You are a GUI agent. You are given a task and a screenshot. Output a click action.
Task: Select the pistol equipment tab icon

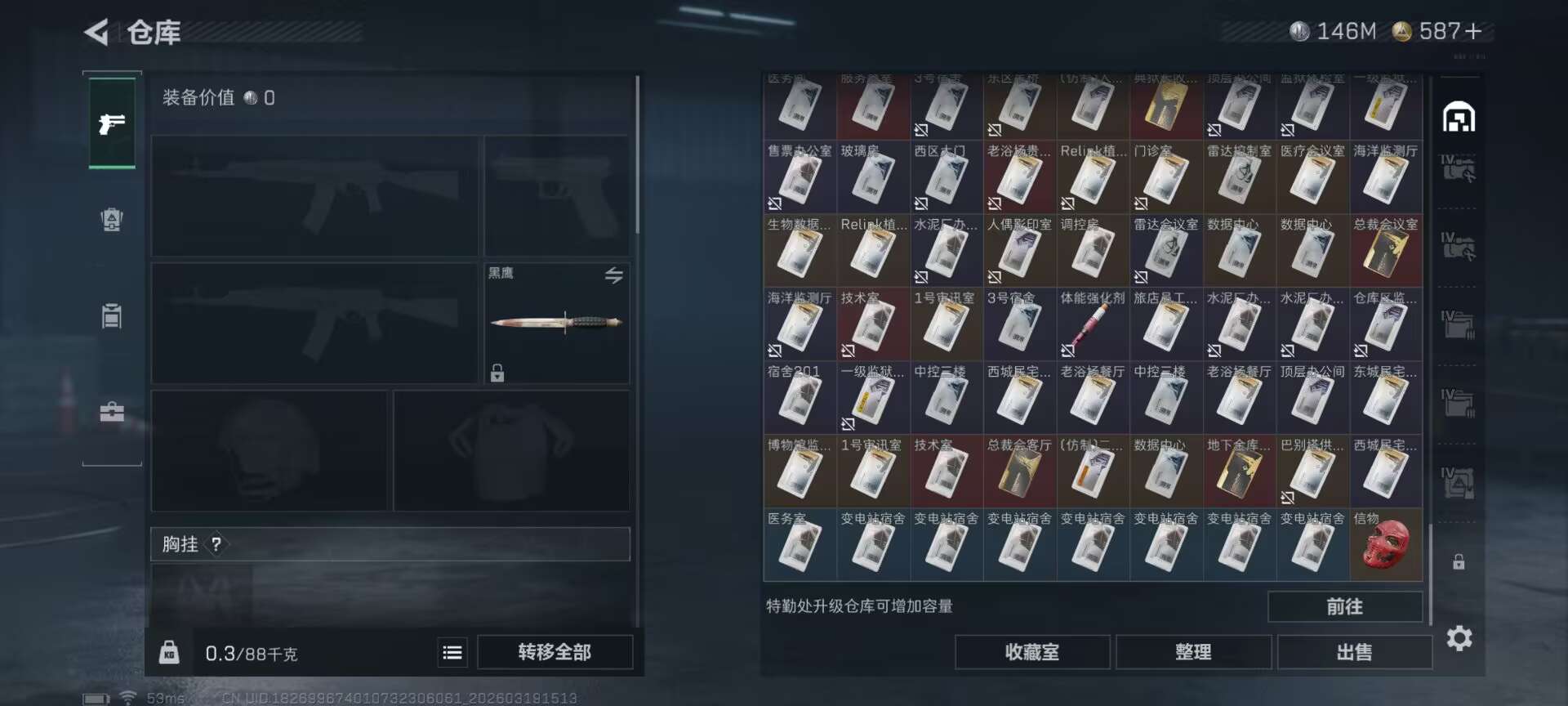(x=112, y=124)
